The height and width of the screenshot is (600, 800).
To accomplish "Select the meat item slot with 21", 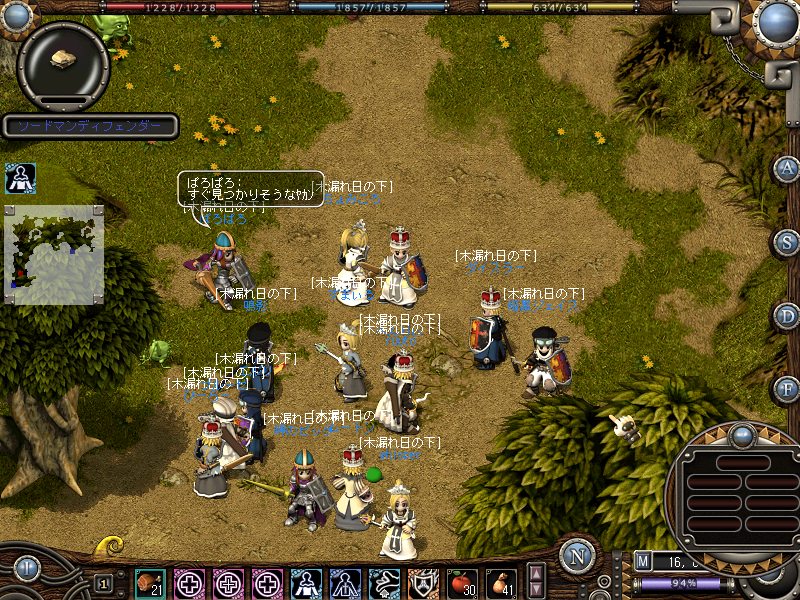I will pos(150,583).
